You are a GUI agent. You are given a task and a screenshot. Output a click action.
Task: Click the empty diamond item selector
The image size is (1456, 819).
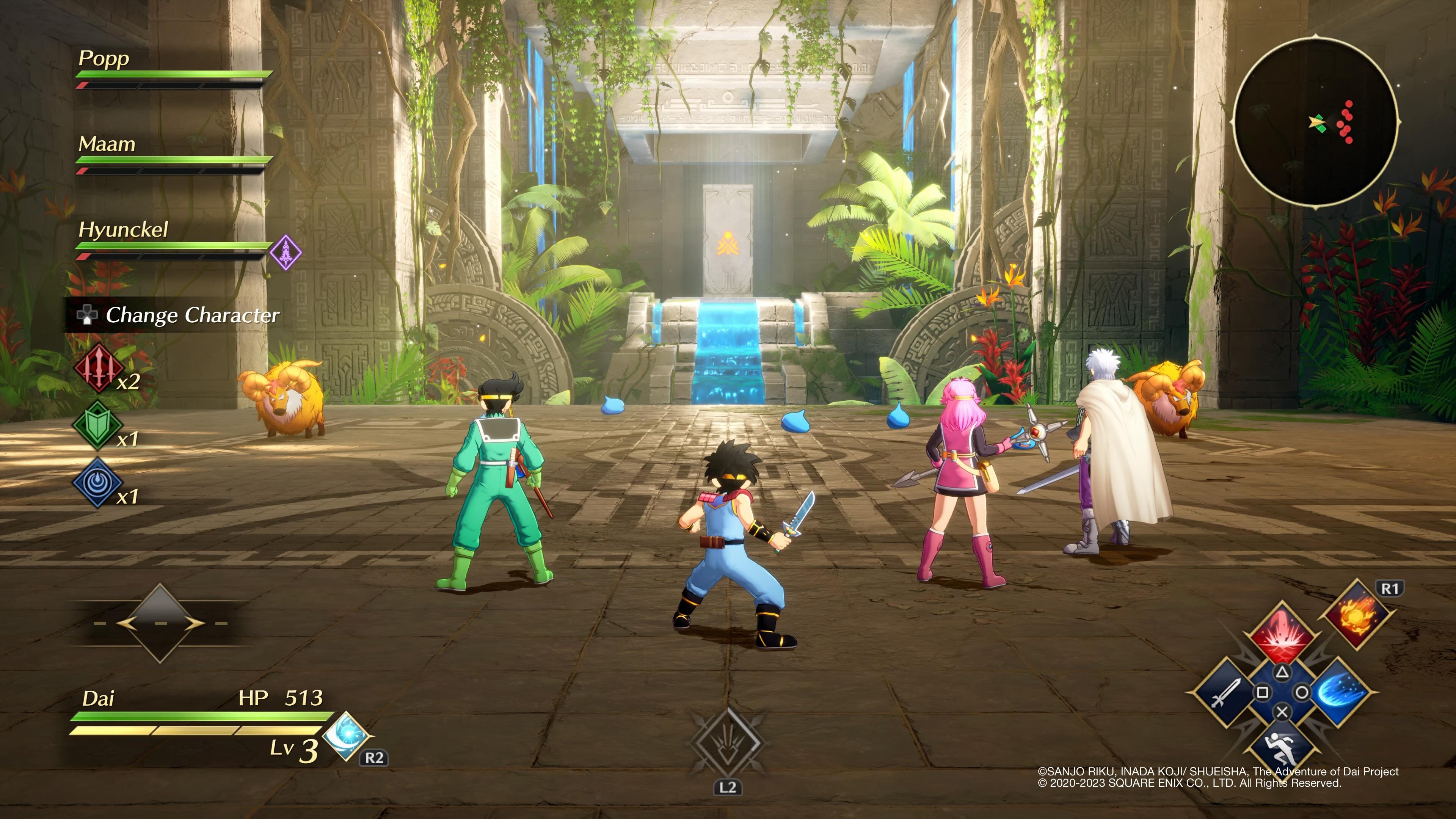(x=160, y=623)
